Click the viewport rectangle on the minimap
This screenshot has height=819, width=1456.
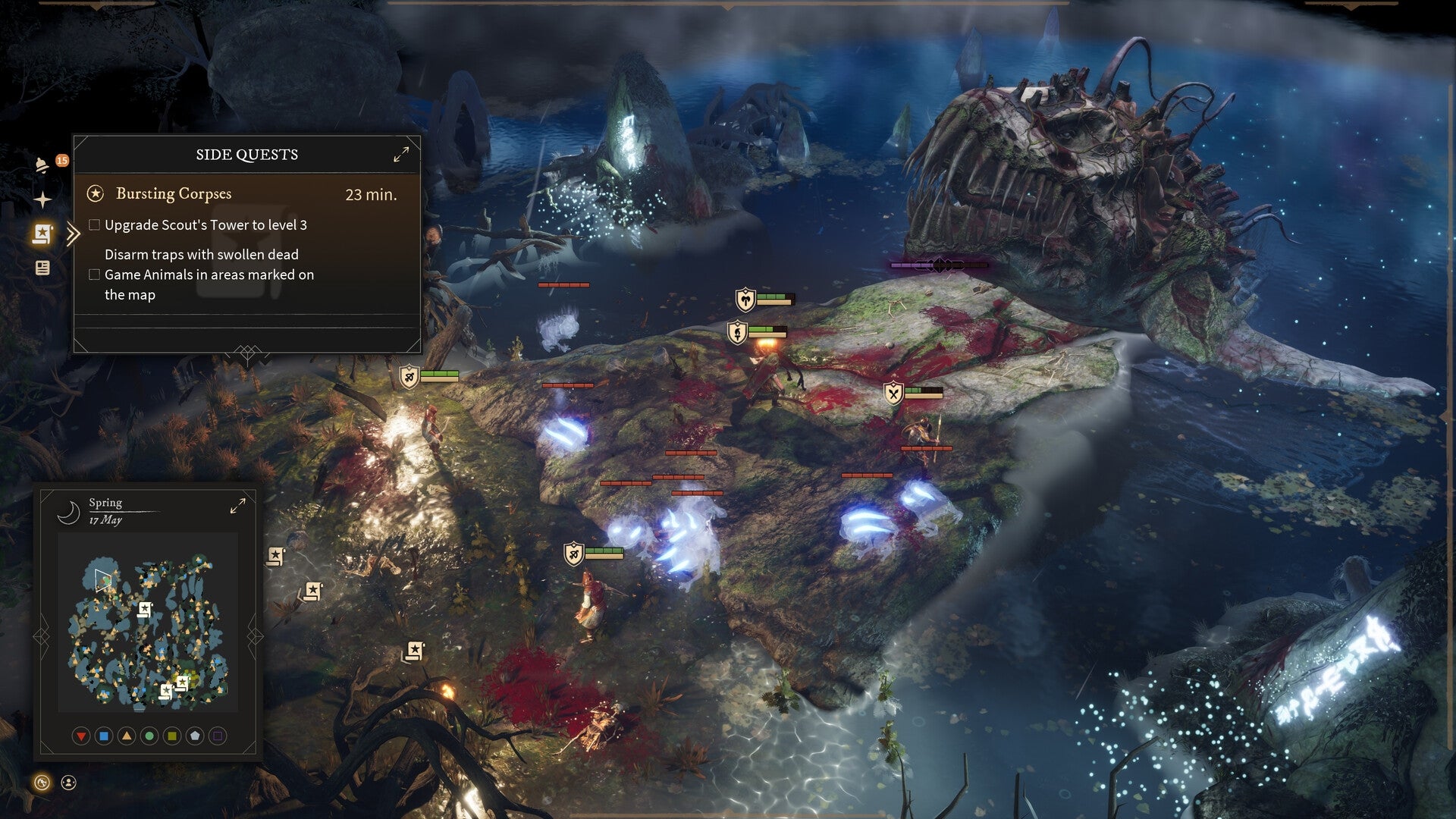102,579
